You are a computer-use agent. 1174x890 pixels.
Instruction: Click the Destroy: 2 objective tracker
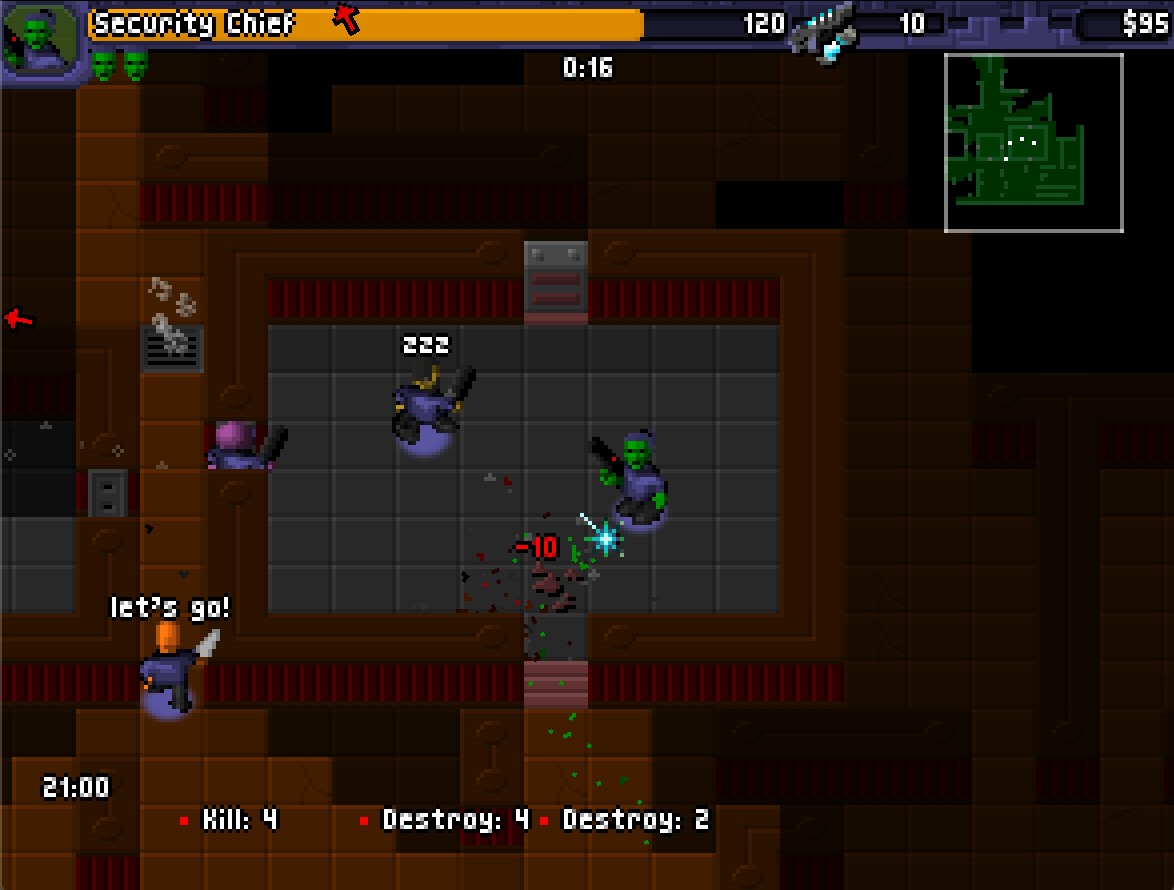(x=627, y=821)
